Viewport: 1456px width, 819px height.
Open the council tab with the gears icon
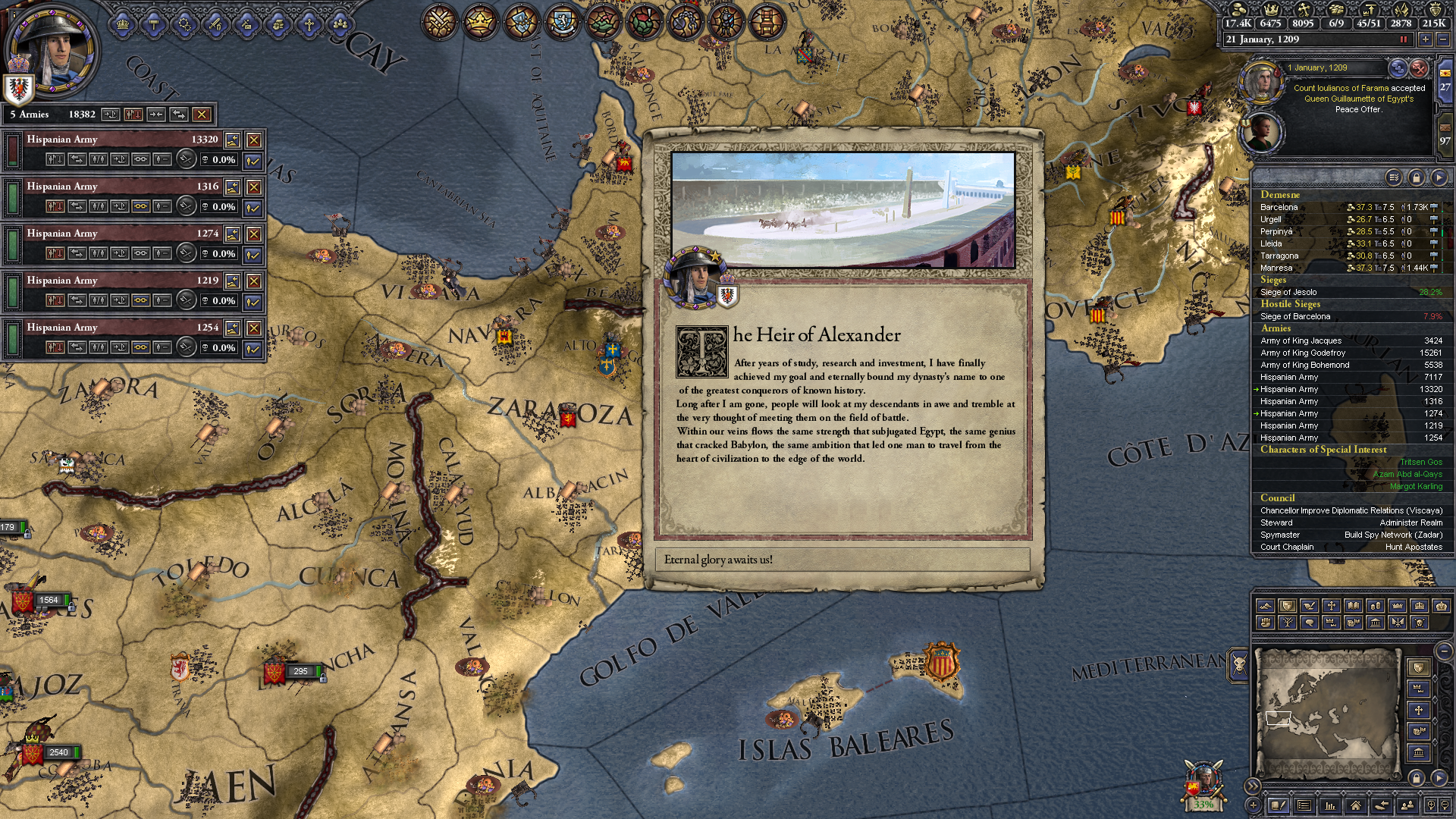185,25
